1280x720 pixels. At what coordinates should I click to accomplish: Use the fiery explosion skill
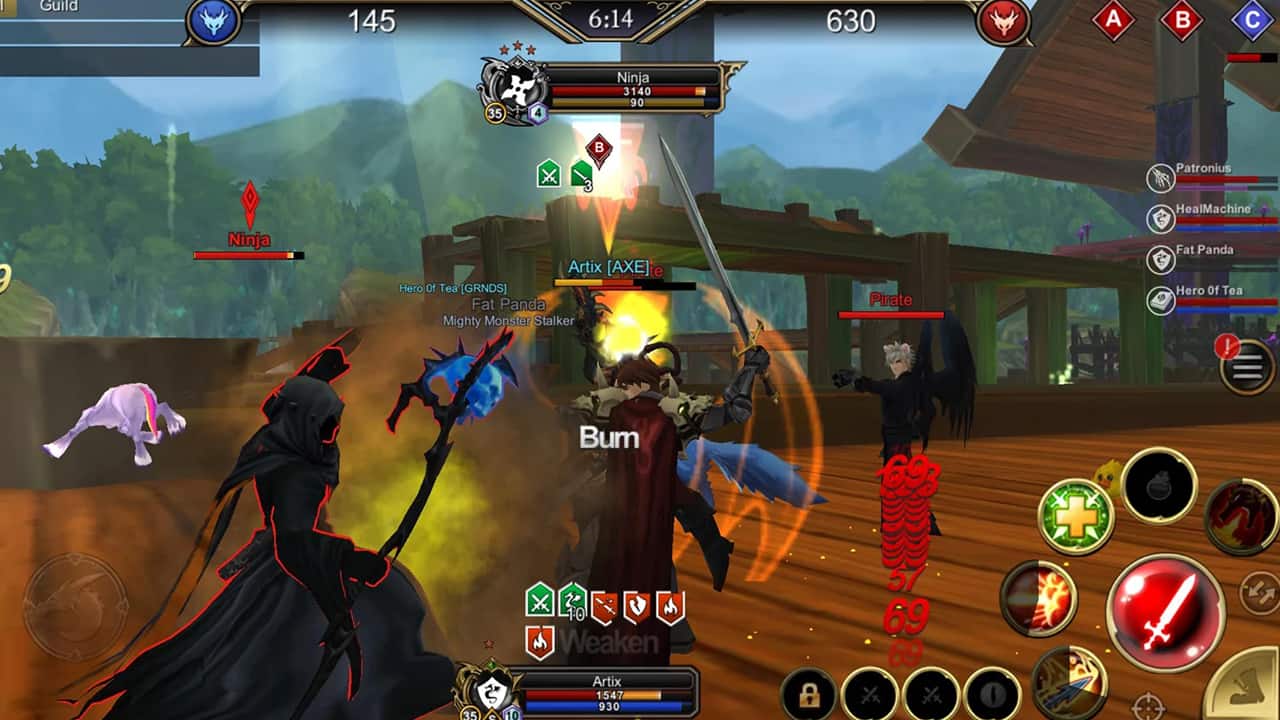1038,598
